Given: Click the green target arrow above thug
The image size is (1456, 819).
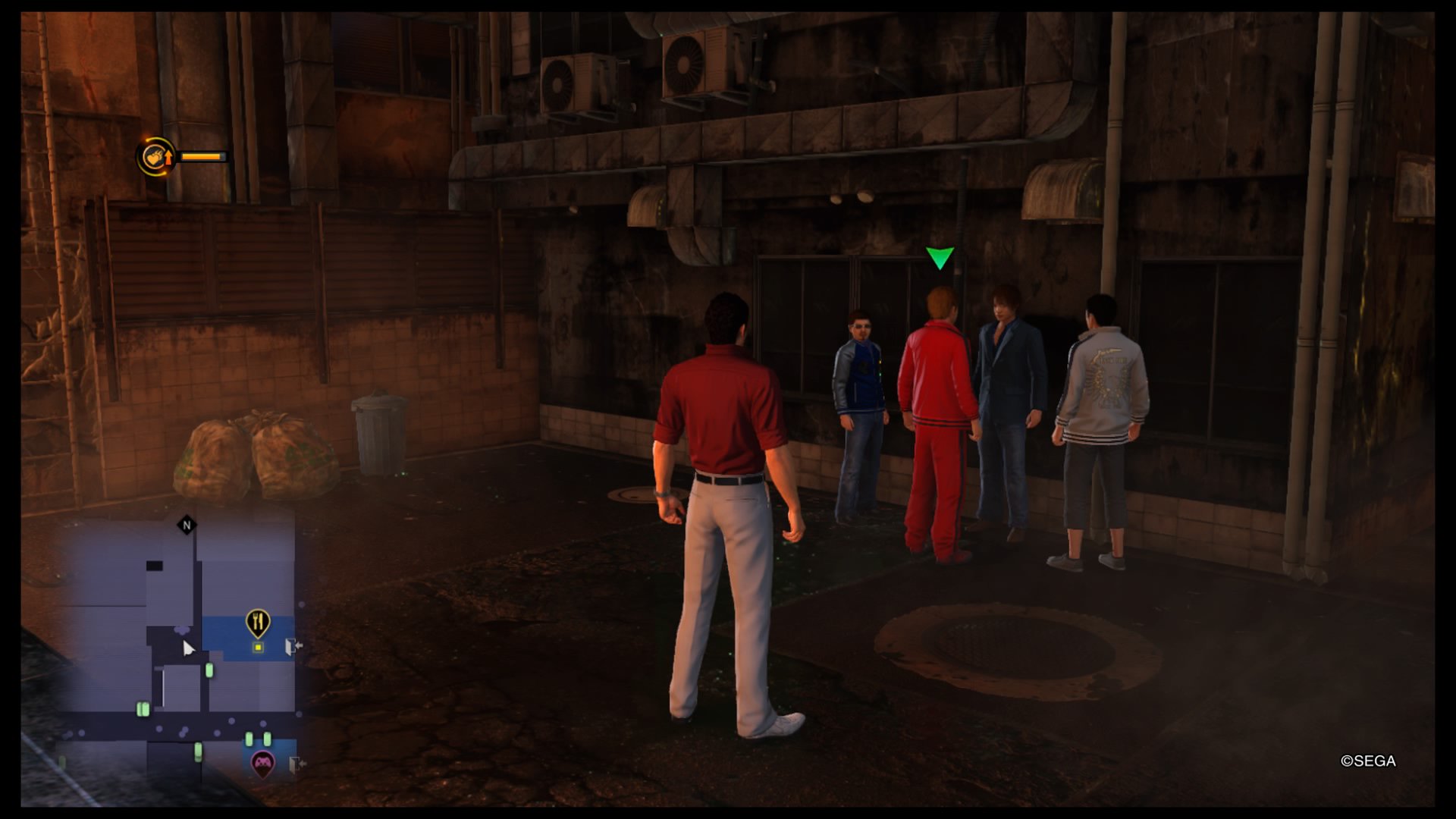Looking at the screenshot, I should (940, 258).
